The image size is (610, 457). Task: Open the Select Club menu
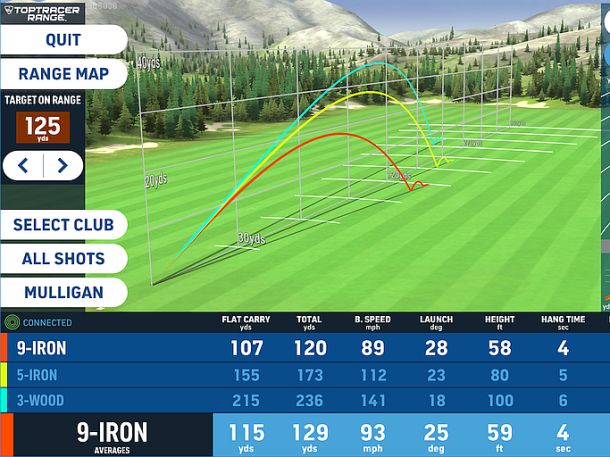[64, 225]
